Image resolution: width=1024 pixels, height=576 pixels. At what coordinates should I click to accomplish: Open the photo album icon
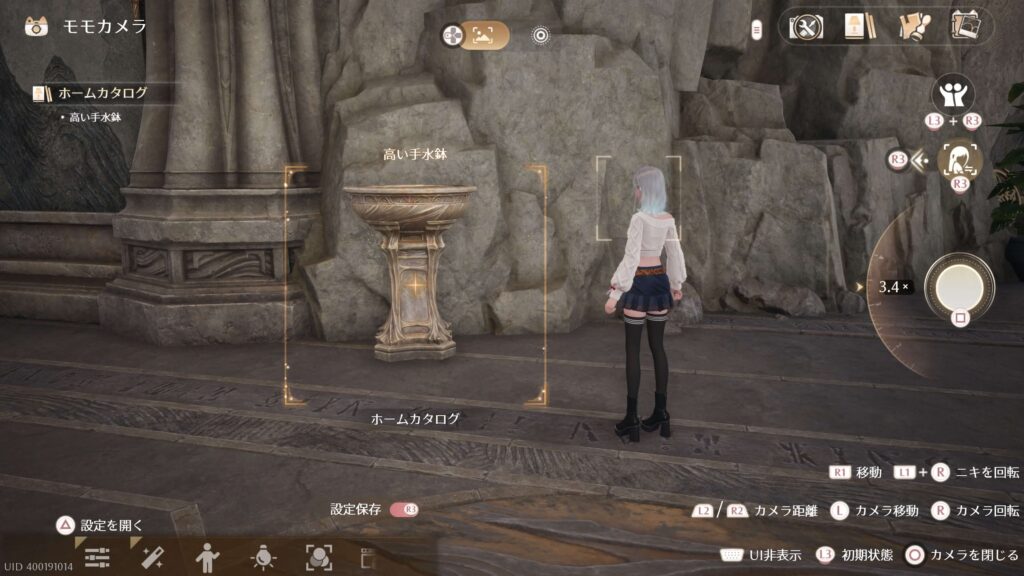tap(966, 26)
